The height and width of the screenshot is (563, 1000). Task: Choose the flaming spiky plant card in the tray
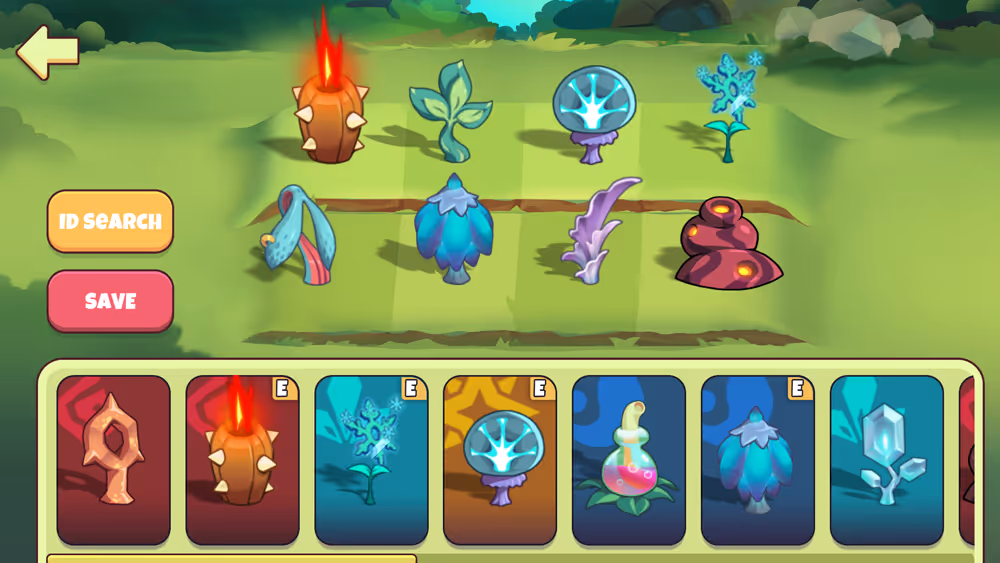tap(242, 460)
